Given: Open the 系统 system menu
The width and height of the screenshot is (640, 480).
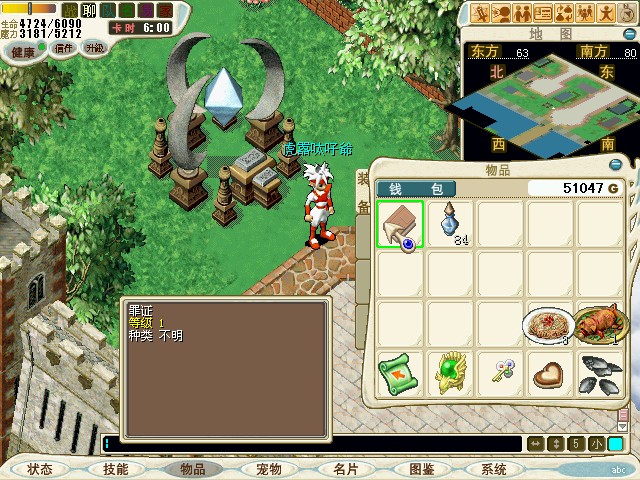Looking at the screenshot, I should 494,469.
